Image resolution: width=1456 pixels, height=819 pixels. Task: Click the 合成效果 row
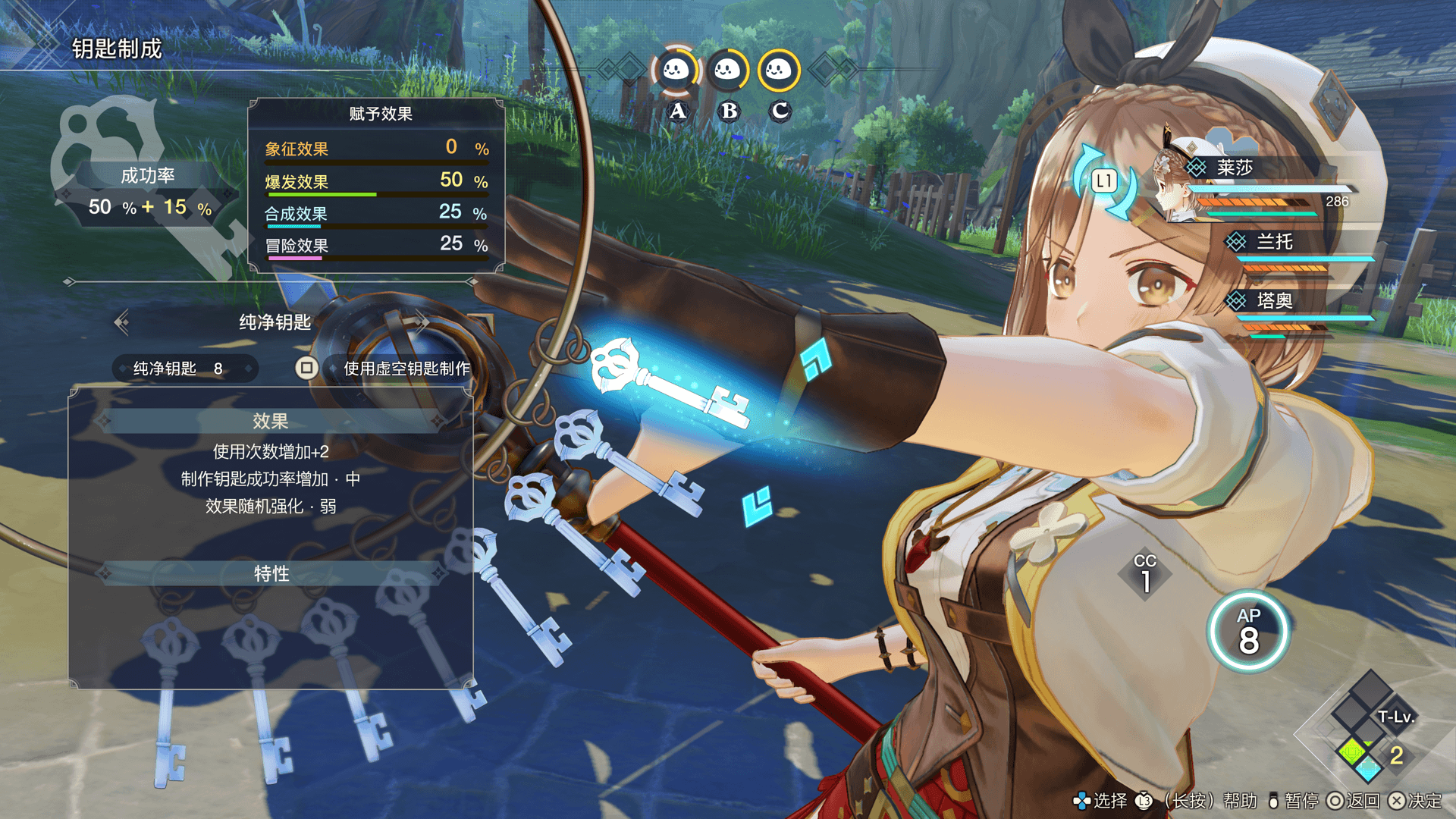coord(376,213)
